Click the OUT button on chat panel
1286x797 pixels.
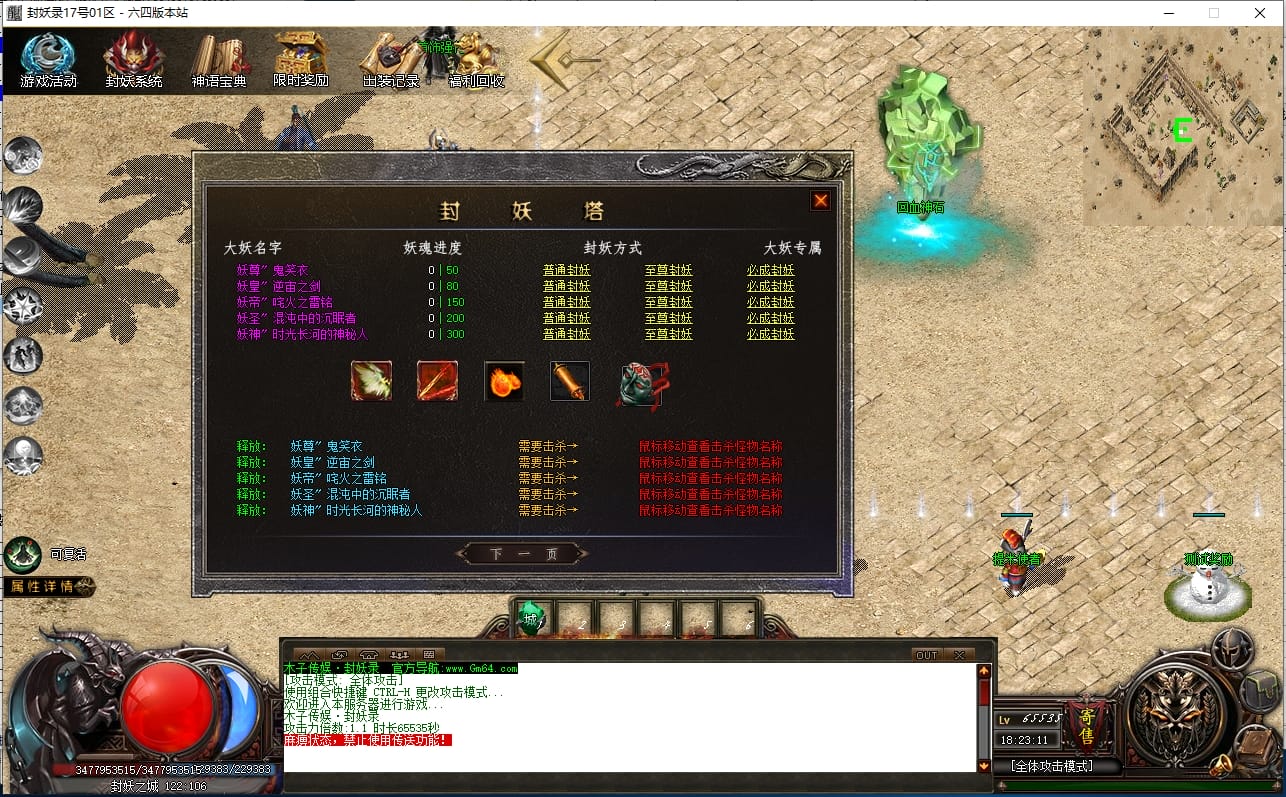926,655
